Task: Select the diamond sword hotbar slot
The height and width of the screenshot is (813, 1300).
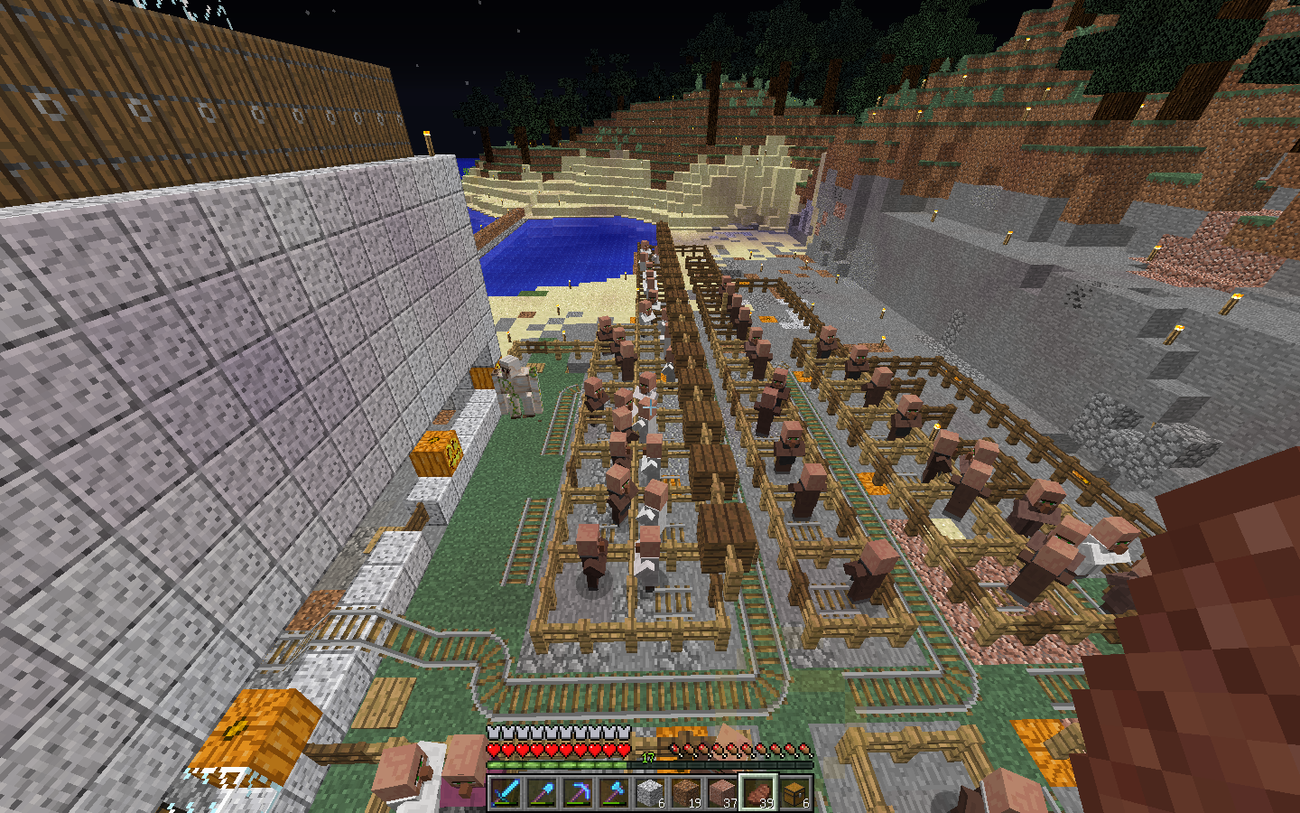Action: coord(507,792)
